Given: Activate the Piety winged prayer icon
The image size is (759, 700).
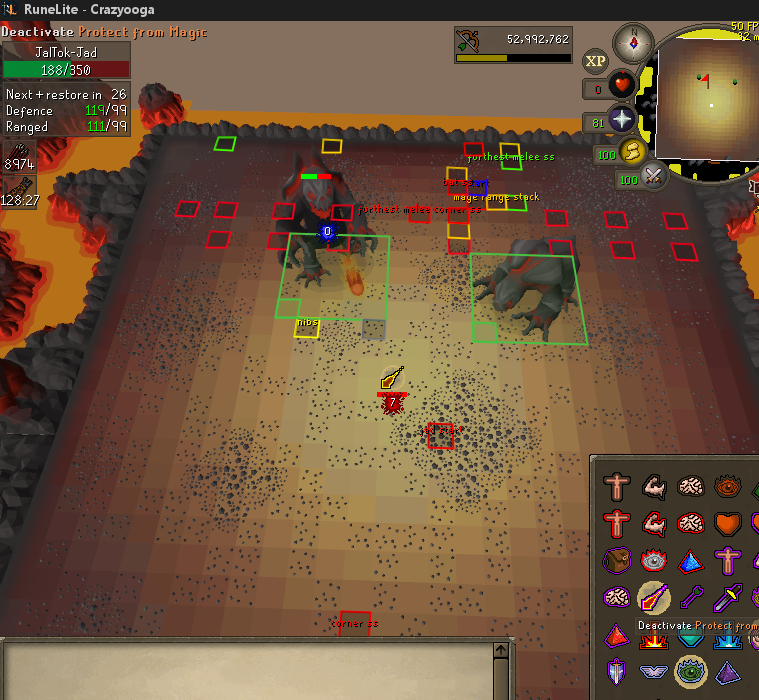Looking at the screenshot, I should [x=654, y=670].
